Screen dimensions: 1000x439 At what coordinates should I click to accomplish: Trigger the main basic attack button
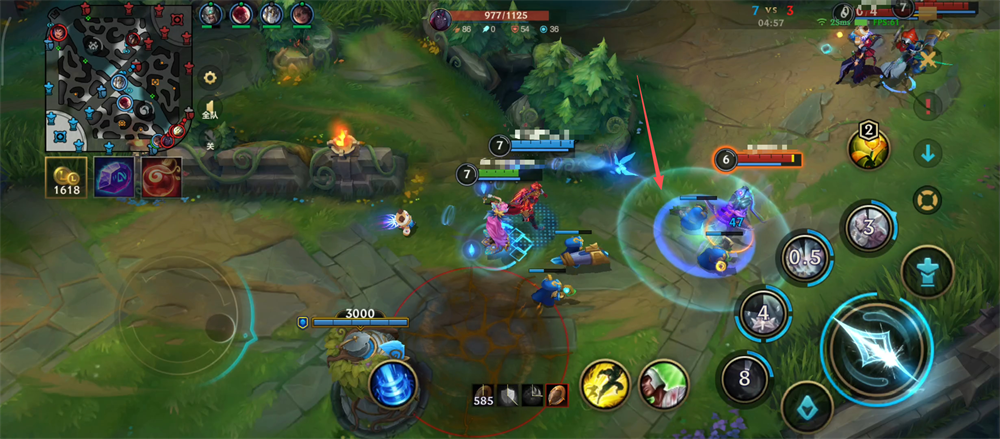pyautogui.click(x=877, y=349)
